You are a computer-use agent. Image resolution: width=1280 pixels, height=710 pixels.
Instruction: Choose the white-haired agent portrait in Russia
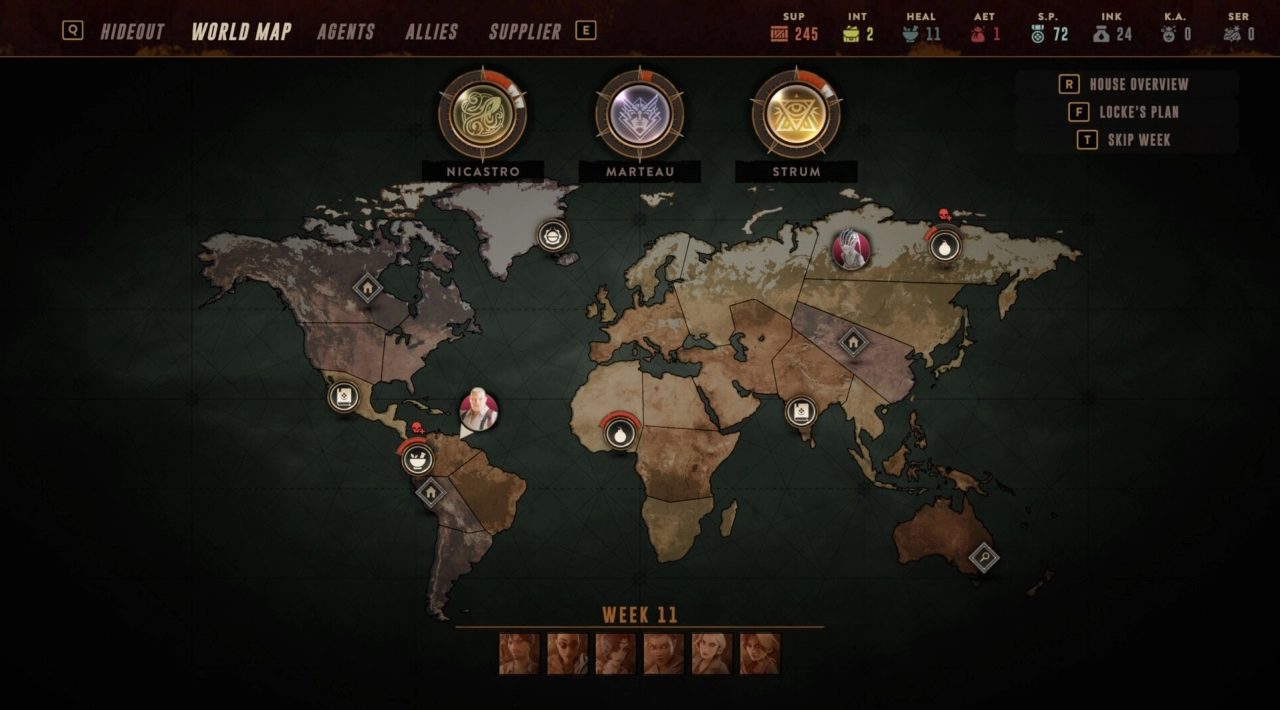coord(851,248)
